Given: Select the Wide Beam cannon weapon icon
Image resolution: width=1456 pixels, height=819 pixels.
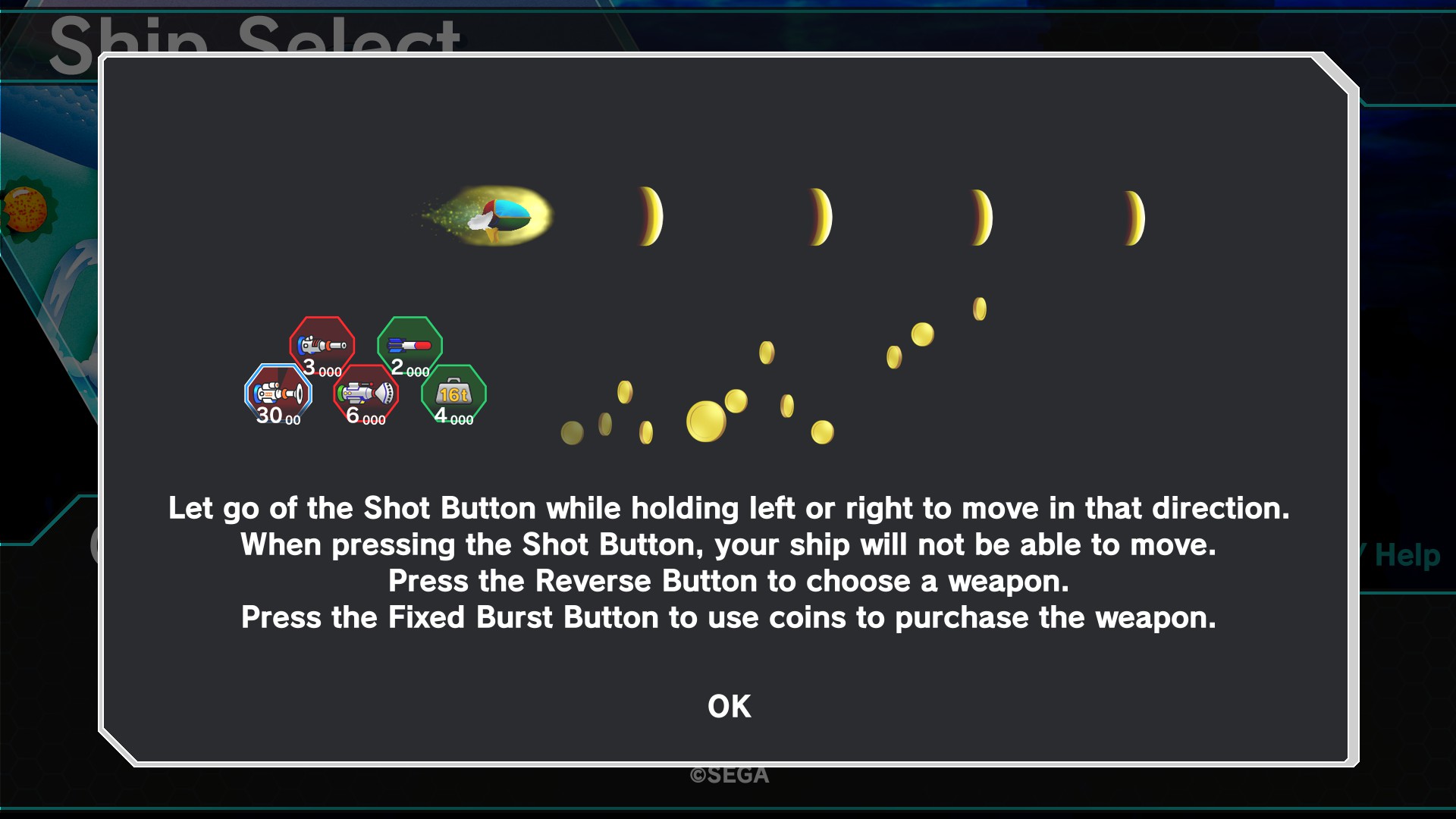Looking at the screenshot, I should [x=366, y=393].
